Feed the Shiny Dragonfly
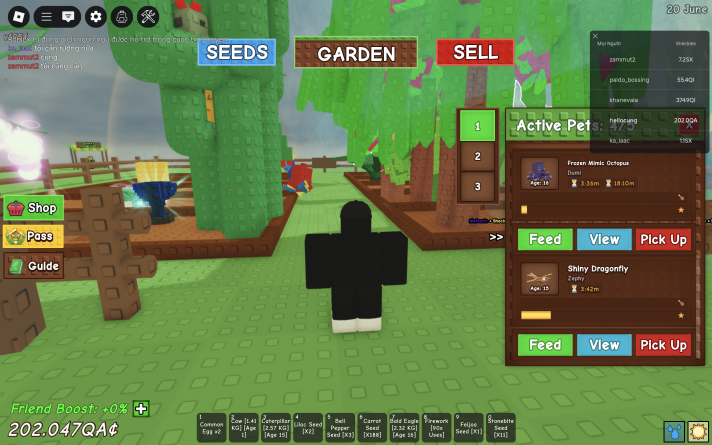This screenshot has width=712, height=445. pyautogui.click(x=545, y=345)
